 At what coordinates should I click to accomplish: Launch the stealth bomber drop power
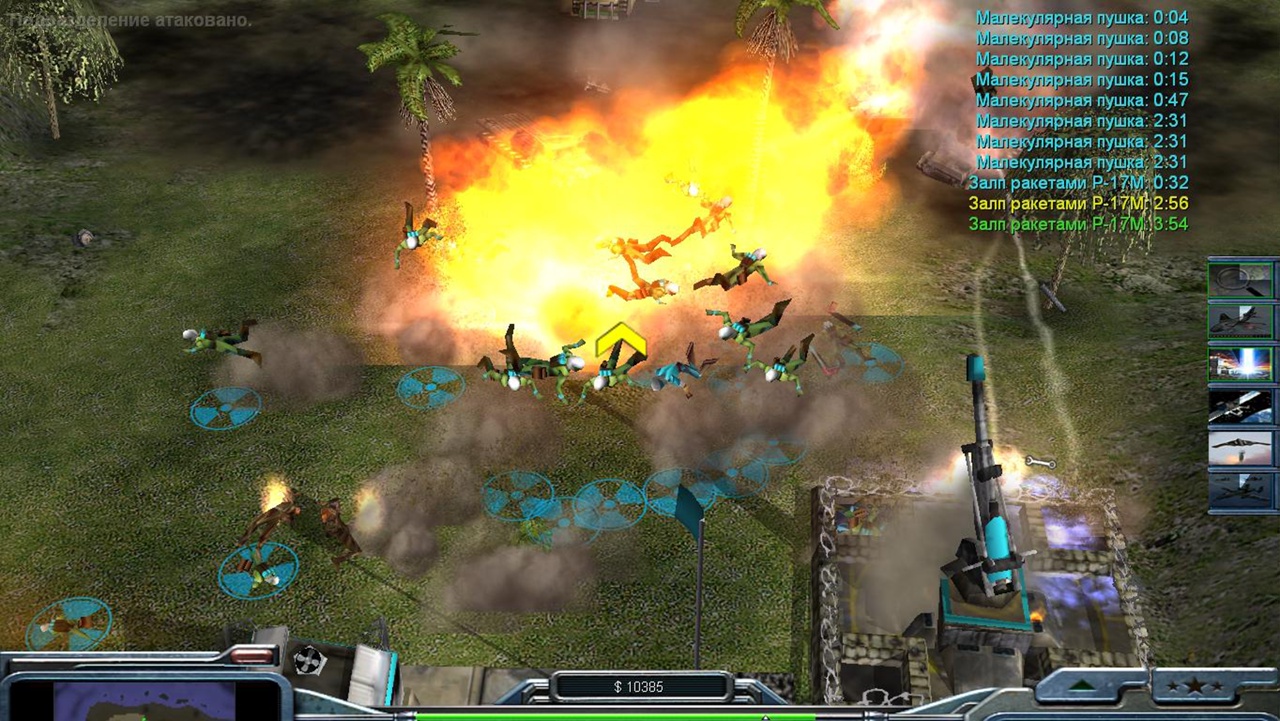[x=1241, y=448]
